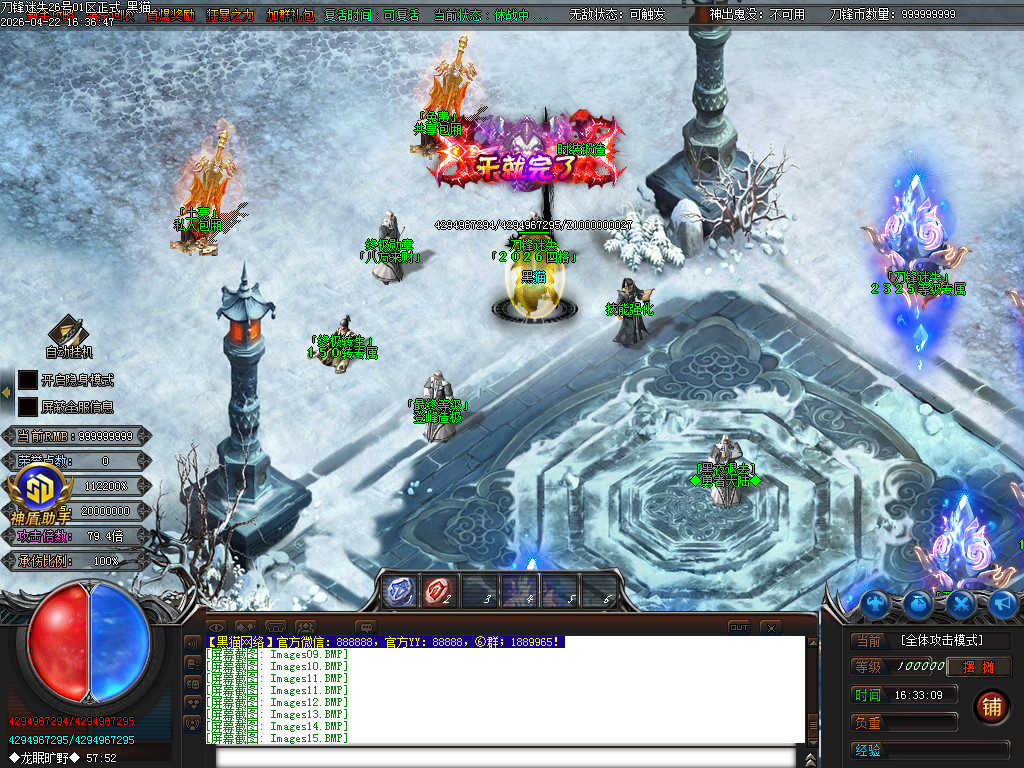Click the chat text input field
Viewport: 1024px width, 768px height.
click(x=510, y=756)
